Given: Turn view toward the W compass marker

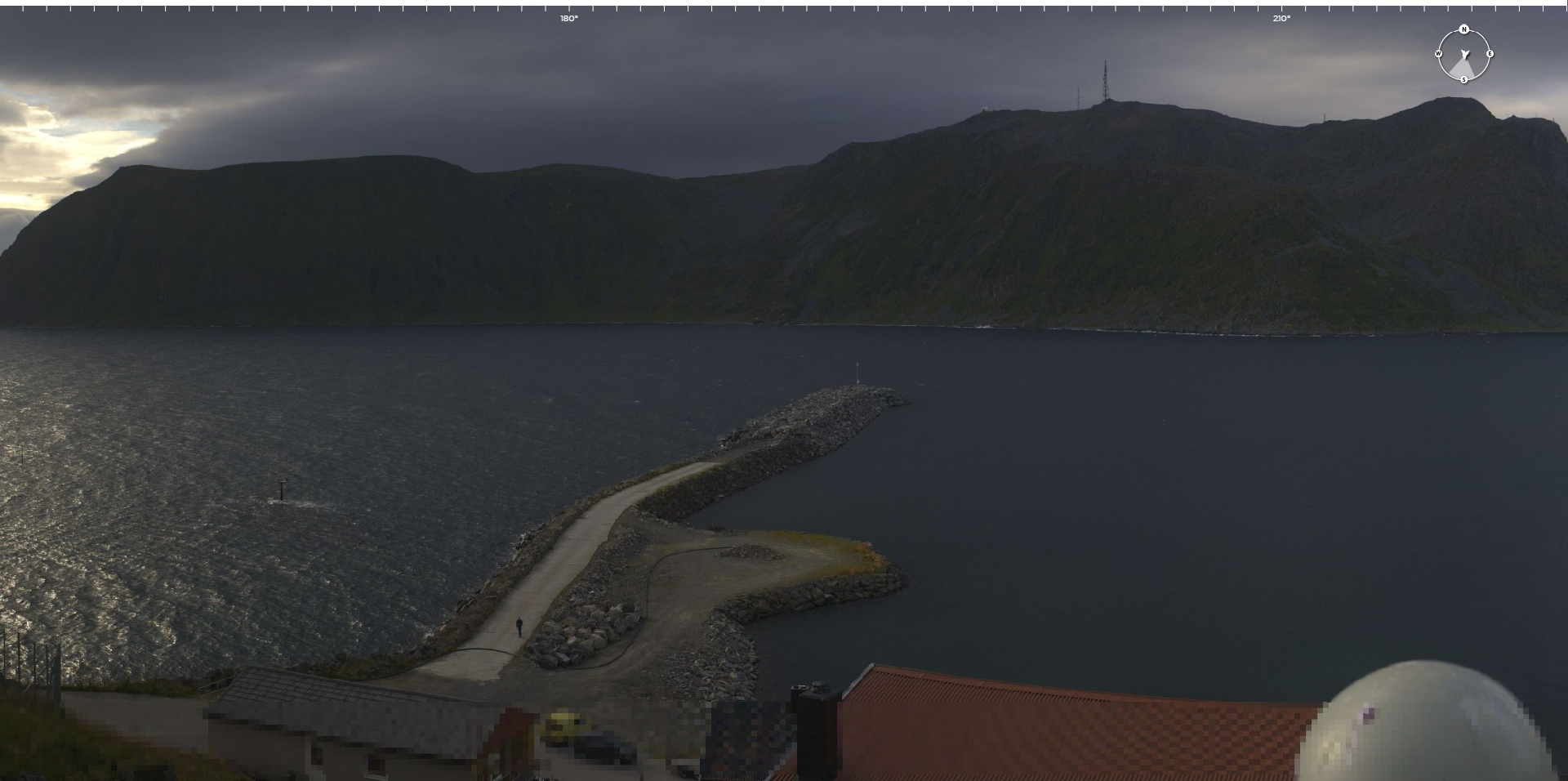Looking at the screenshot, I should 1438,54.
